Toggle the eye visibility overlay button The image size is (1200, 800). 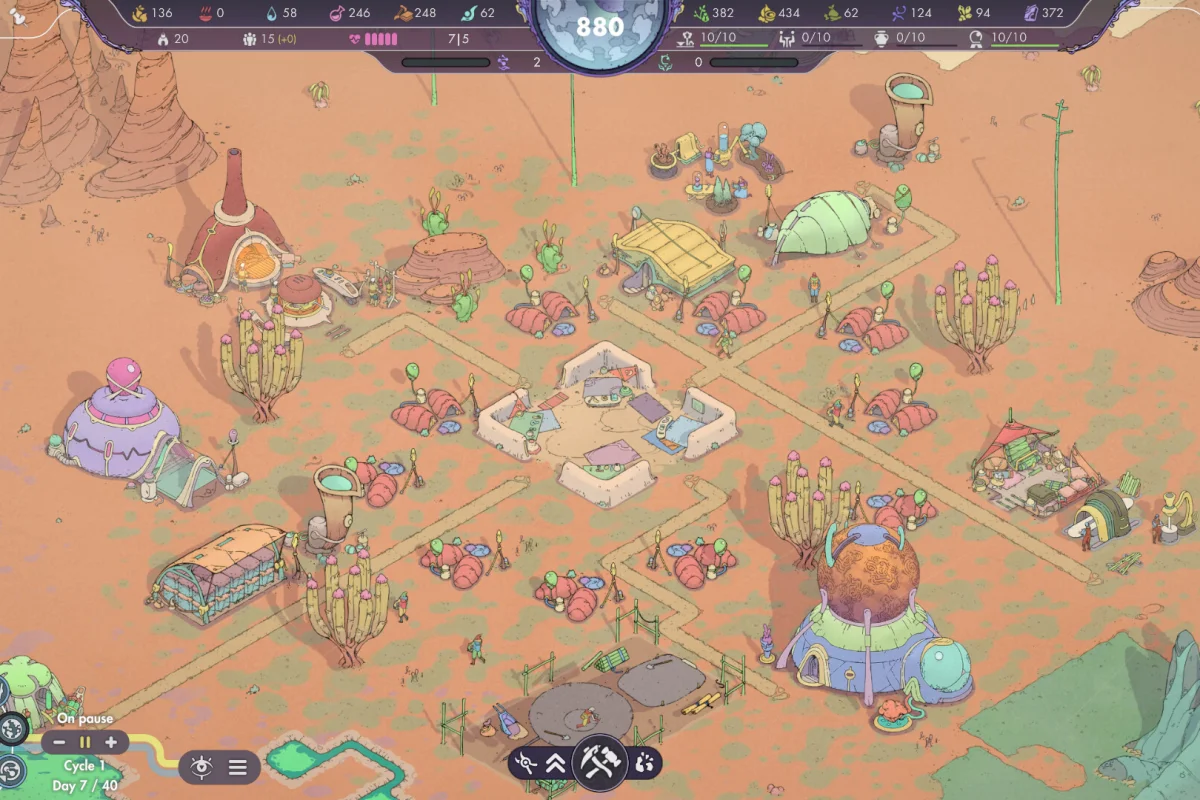[202, 767]
